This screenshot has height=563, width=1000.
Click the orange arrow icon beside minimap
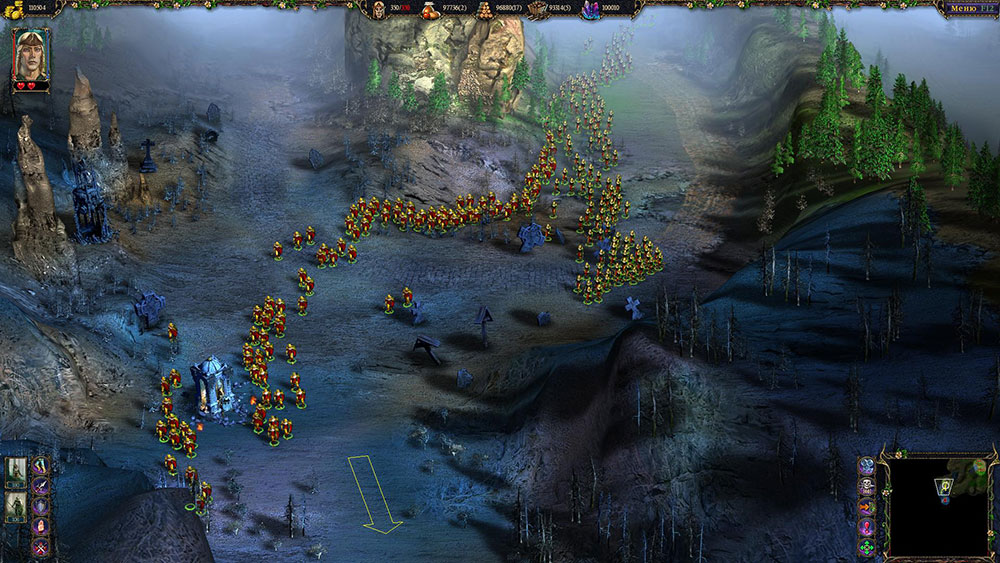[867, 507]
